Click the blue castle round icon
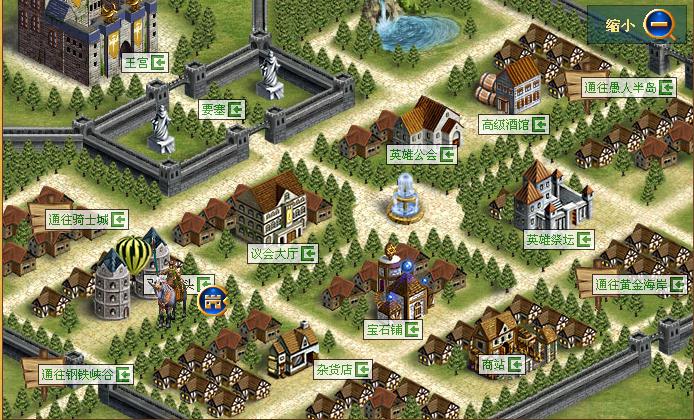 coord(212,298)
